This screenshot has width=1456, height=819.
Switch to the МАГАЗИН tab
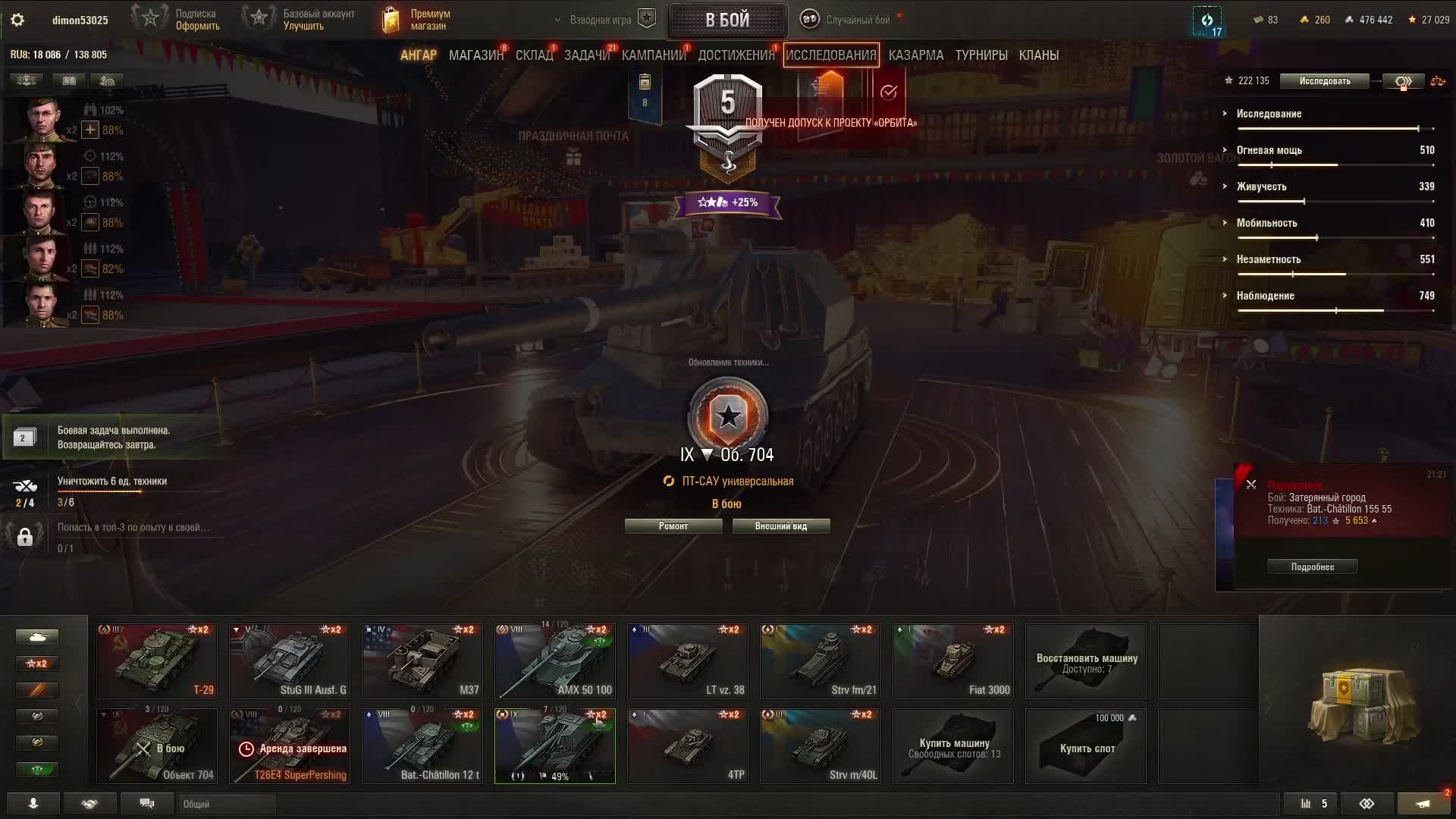coord(475,55)
